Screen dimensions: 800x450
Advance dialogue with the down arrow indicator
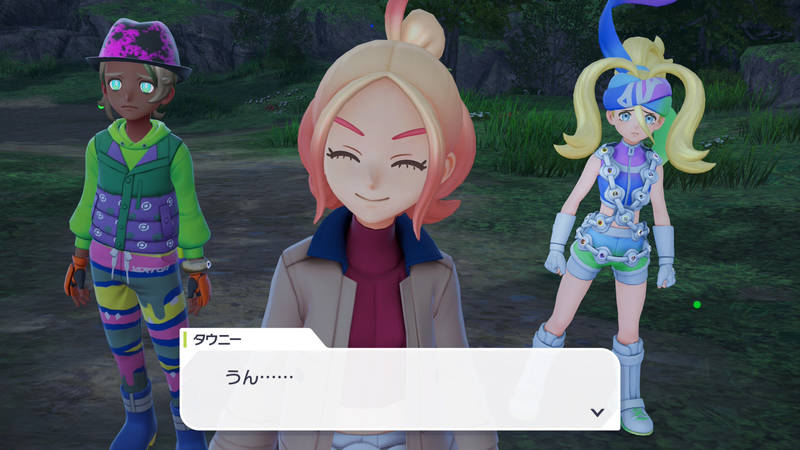pos(597,411)
